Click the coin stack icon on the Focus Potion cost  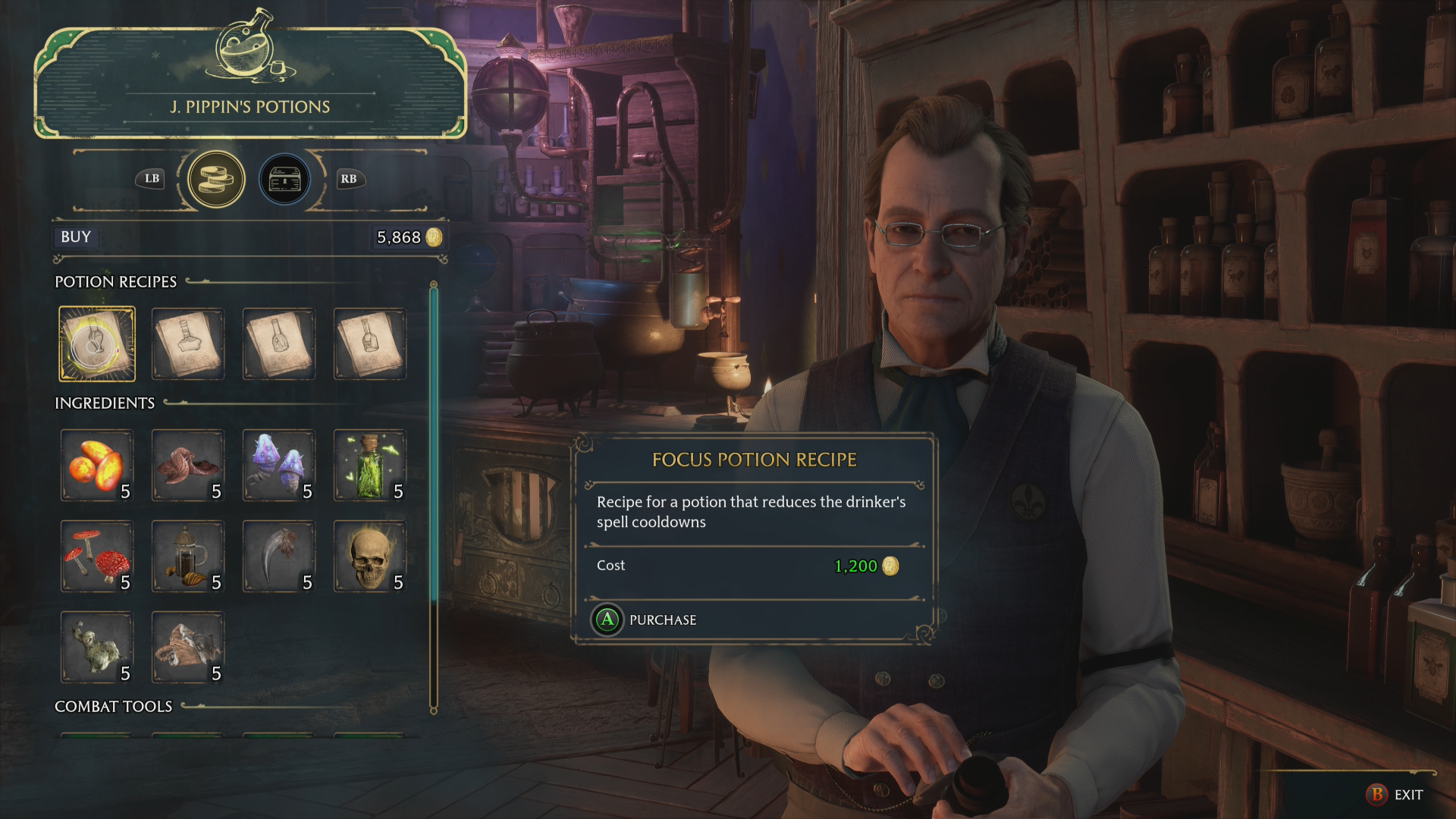click(891, 566)
